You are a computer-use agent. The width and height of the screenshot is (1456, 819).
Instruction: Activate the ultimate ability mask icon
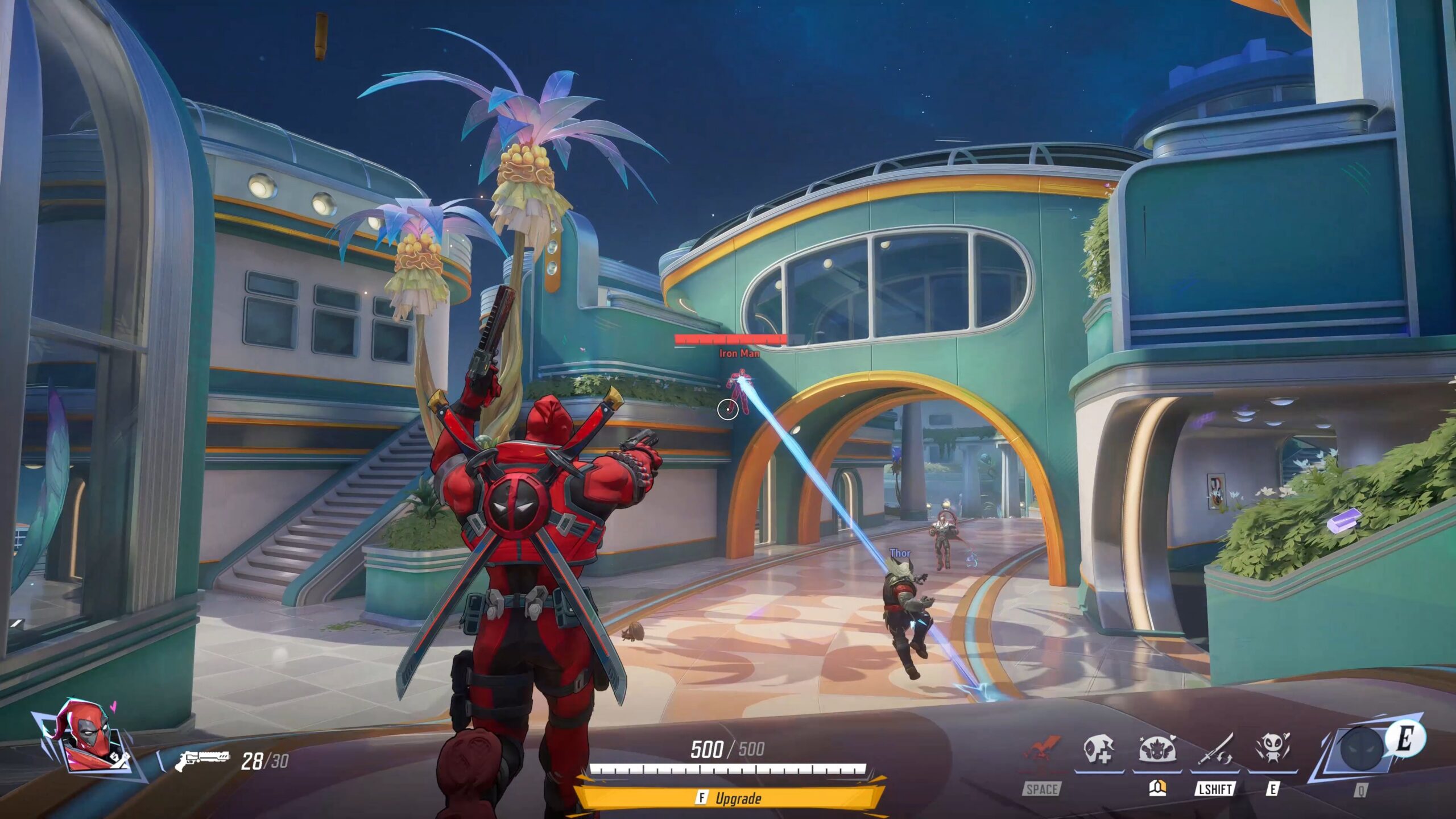tap(1361, 748)
